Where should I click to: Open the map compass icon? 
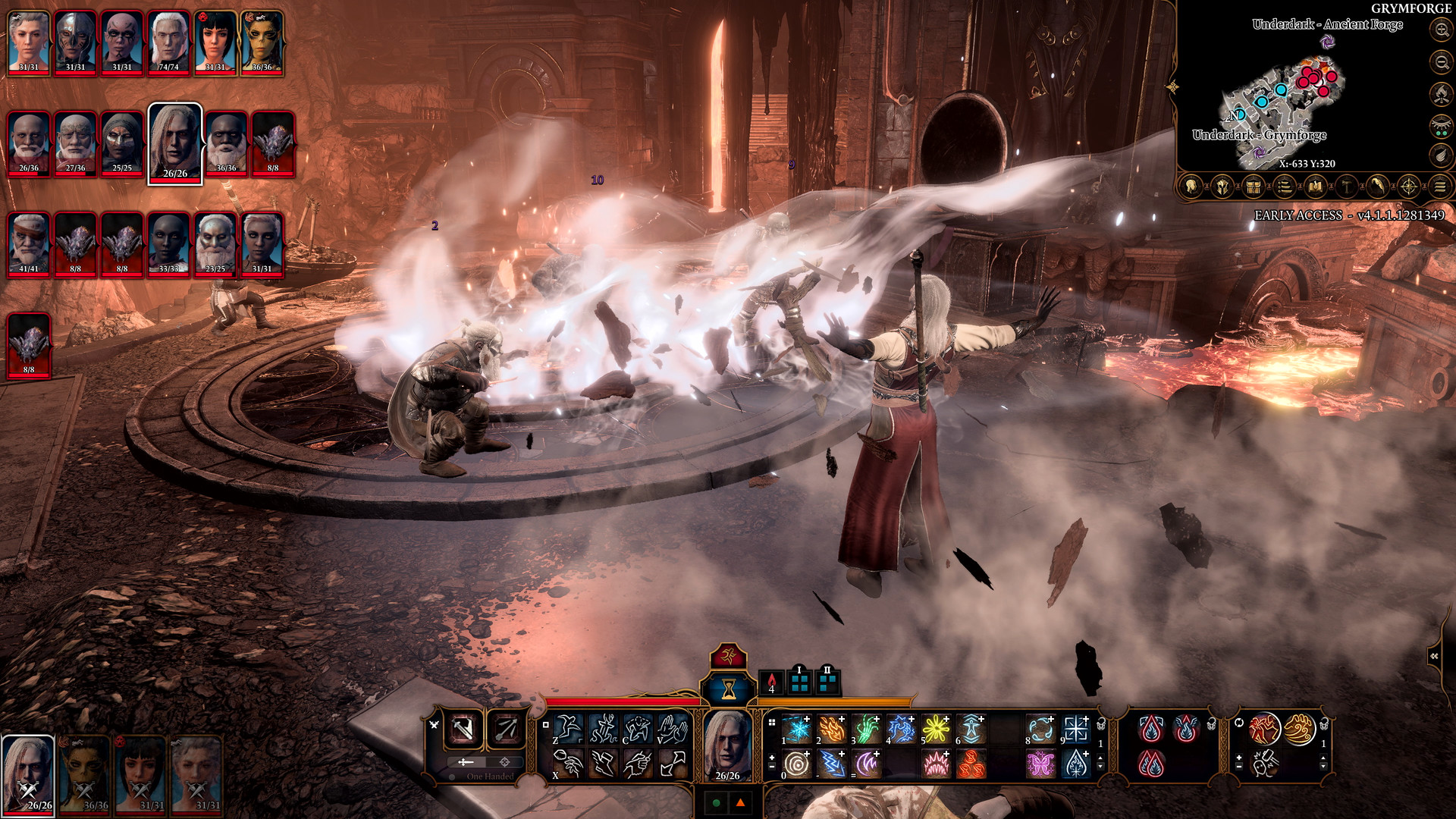click(1409, 185)
